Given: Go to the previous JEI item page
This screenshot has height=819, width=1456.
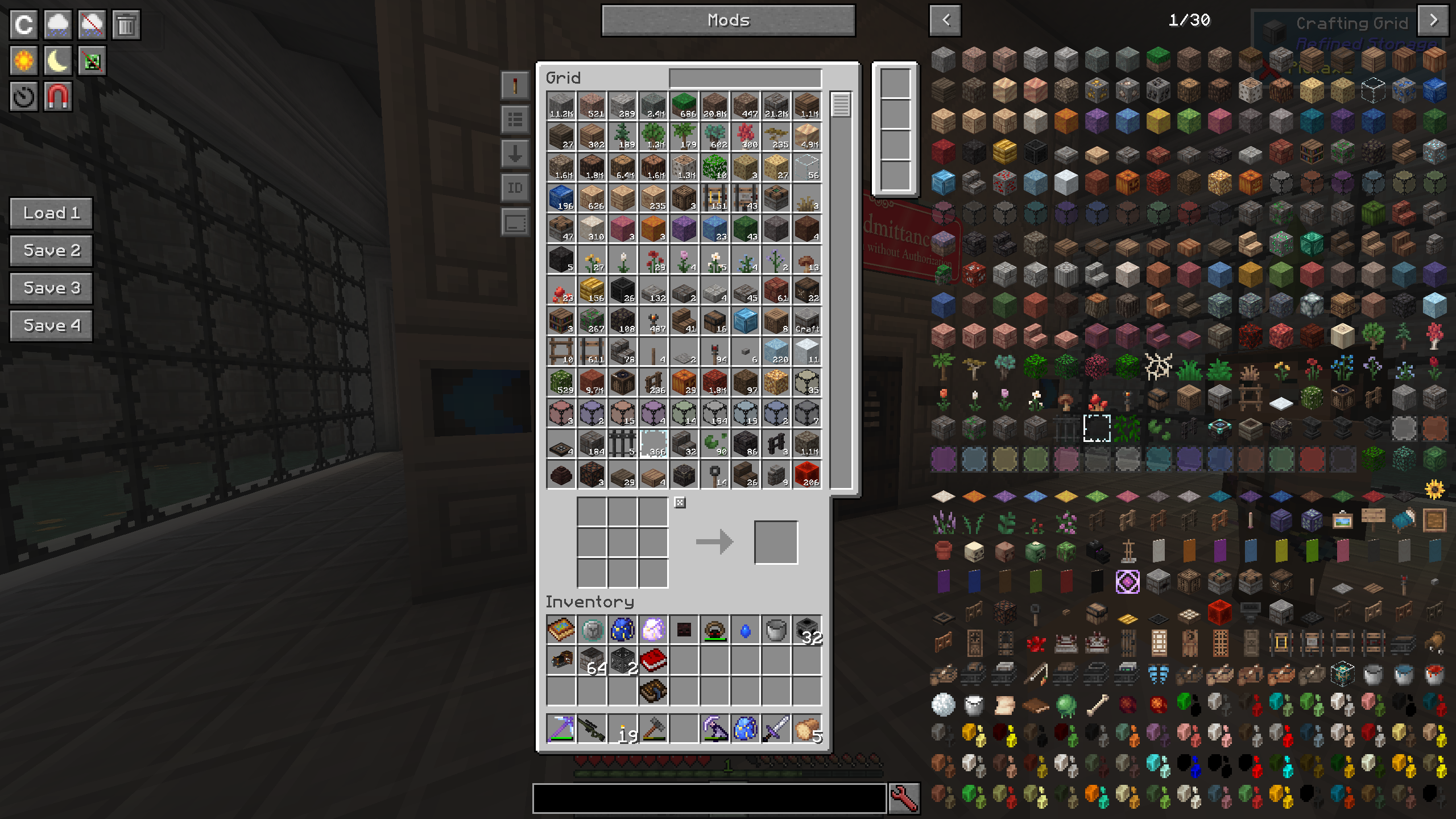Looking at the screenshot, I should tap(945, 20).
